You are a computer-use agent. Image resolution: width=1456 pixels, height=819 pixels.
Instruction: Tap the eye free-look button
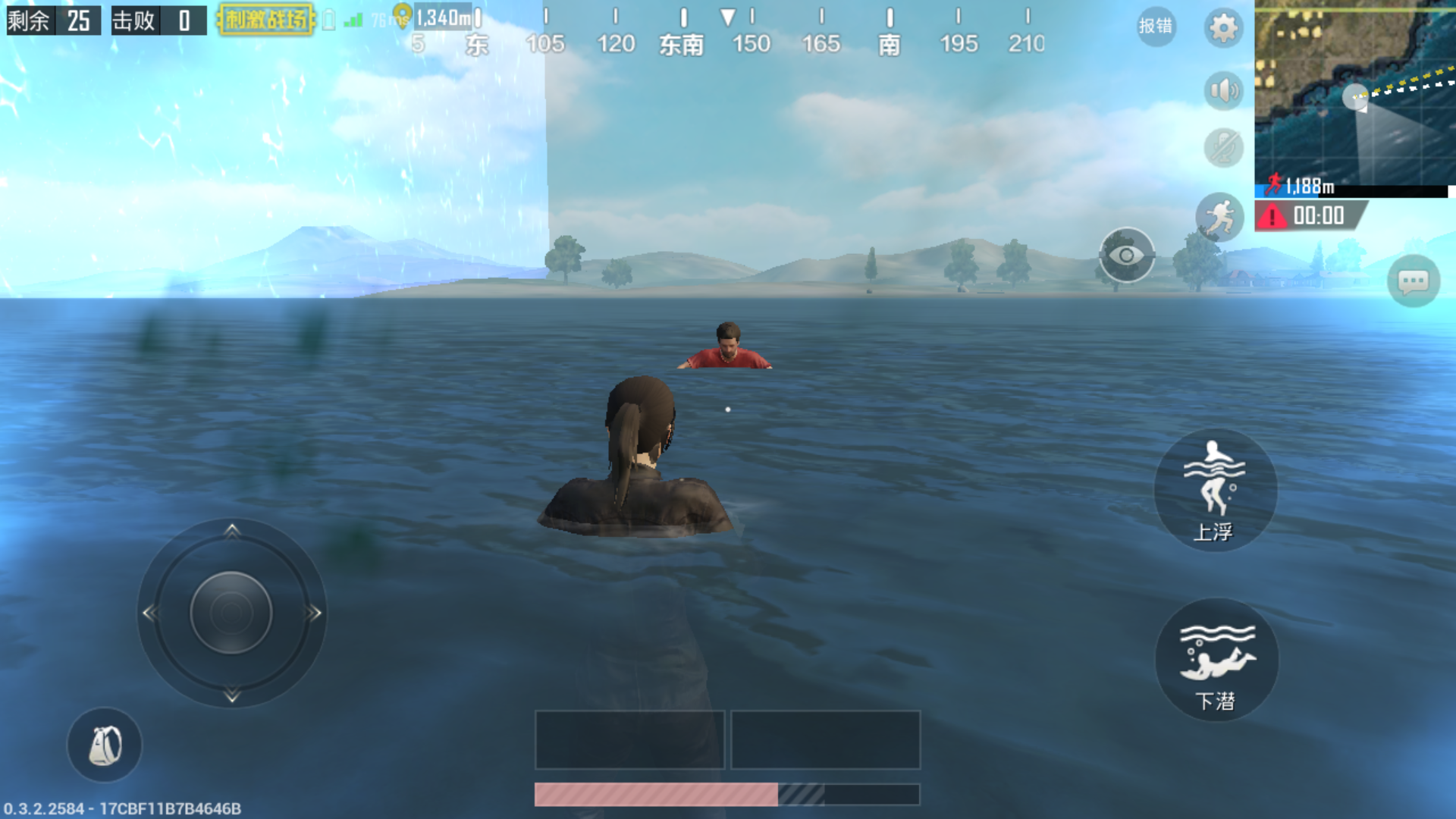[1127, 256]
